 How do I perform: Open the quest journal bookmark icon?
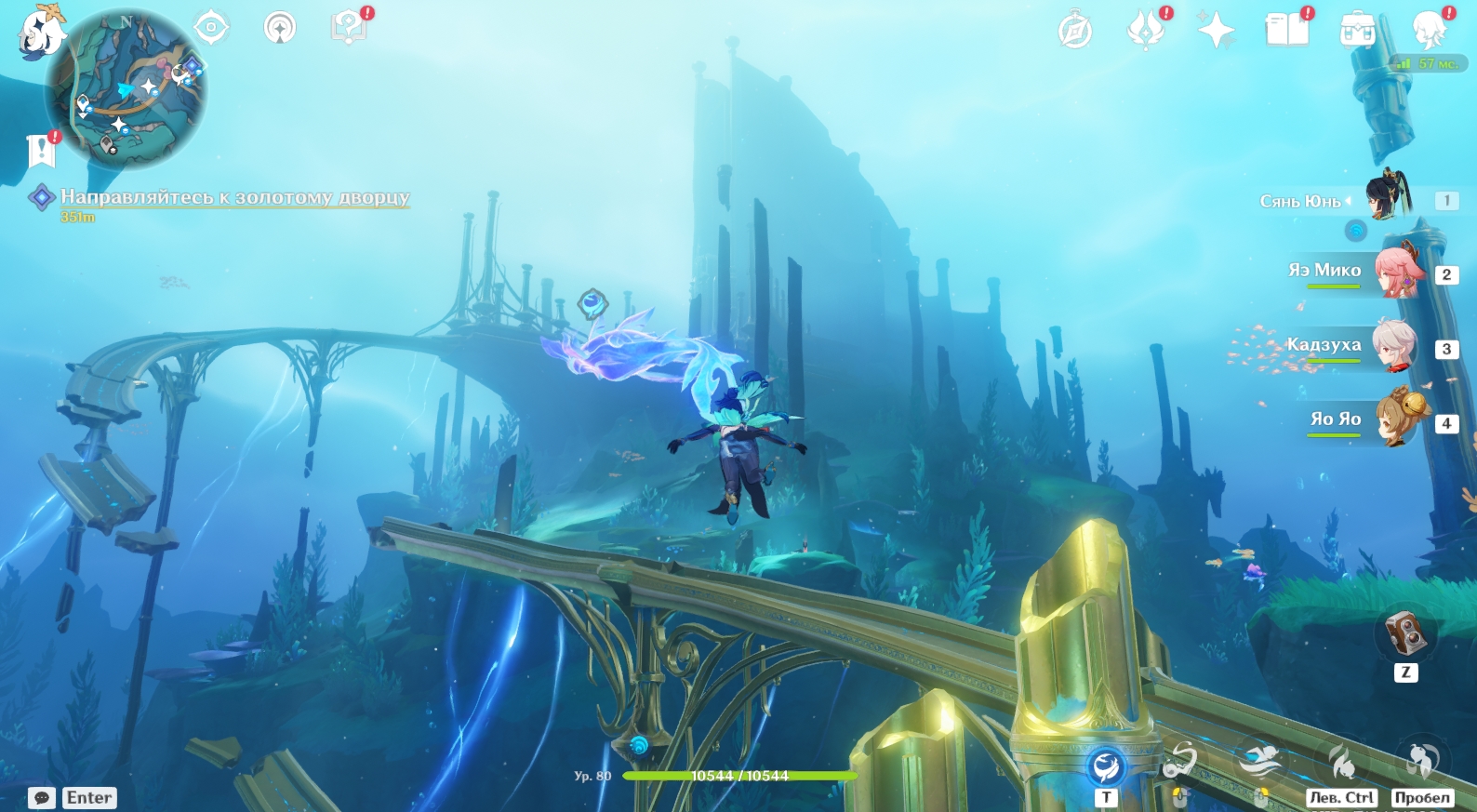[41, 150]
